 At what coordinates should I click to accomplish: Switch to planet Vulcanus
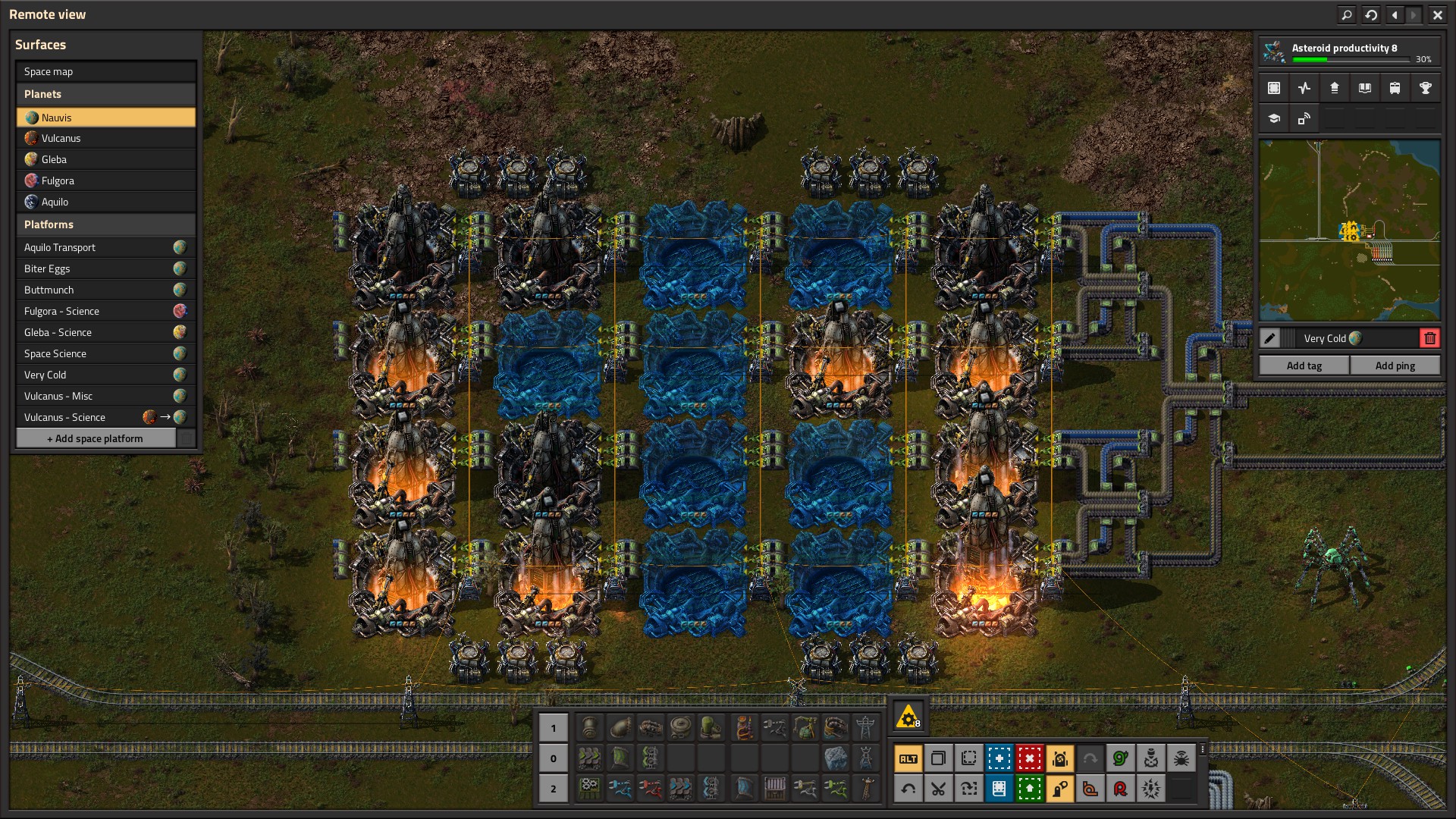[105, 138]
